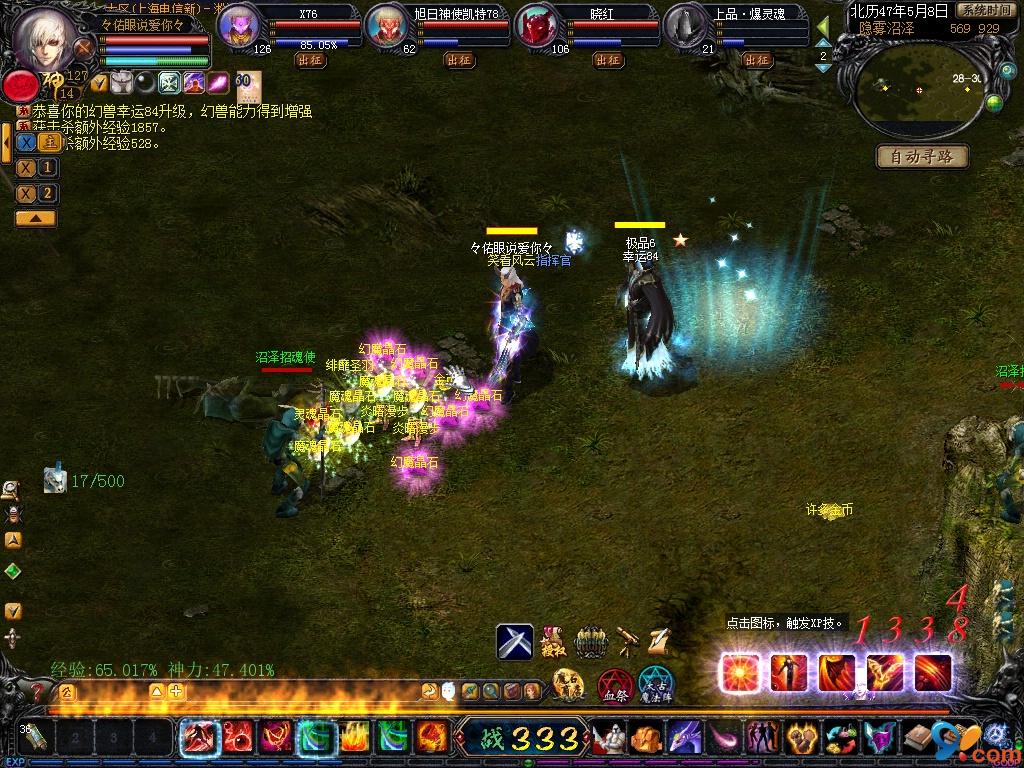Trigger the glowing sunburst XP skill
This screenshot has height=768, width=1024.
point(741,672)
